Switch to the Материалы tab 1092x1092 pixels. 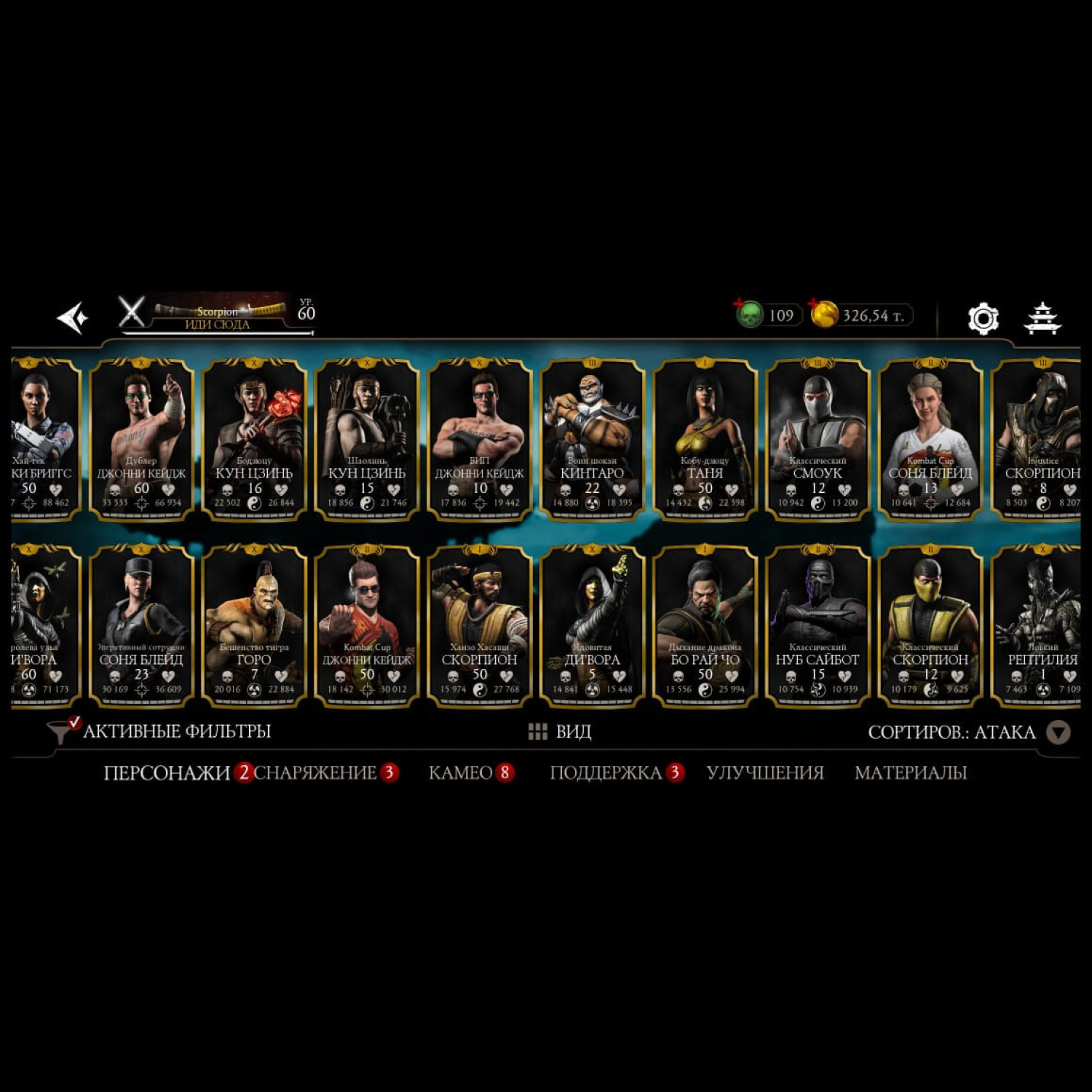(910, 772)
